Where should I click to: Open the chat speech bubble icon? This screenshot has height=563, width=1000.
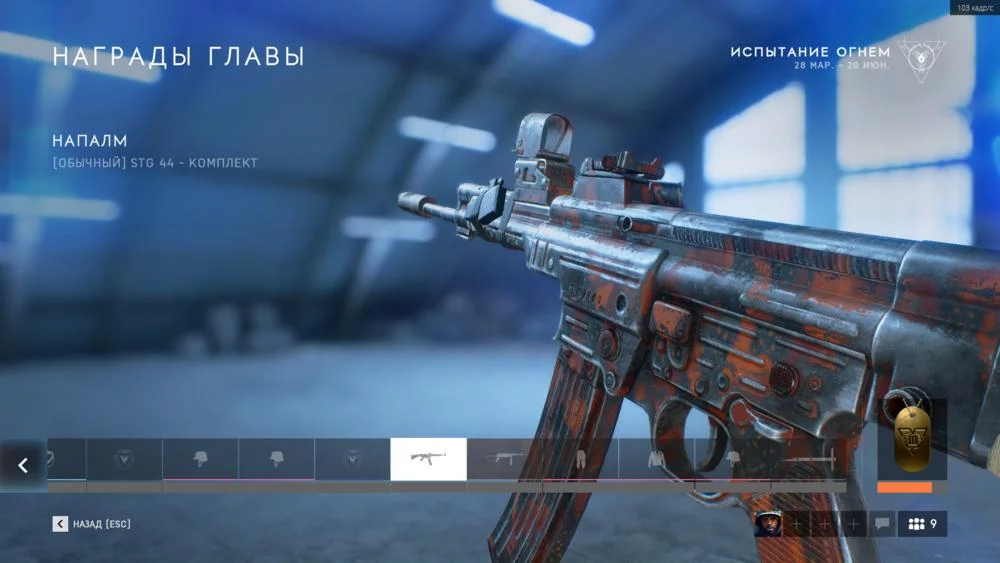[882, 524]
